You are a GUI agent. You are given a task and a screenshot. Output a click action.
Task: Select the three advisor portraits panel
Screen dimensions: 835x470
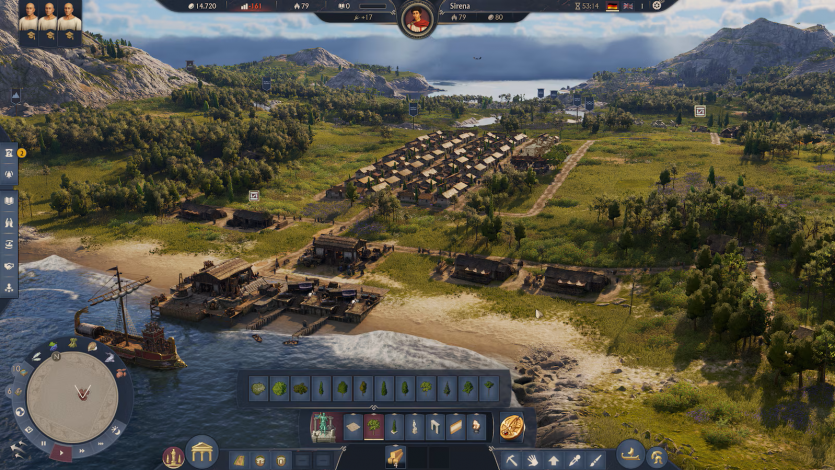(49, 24)
